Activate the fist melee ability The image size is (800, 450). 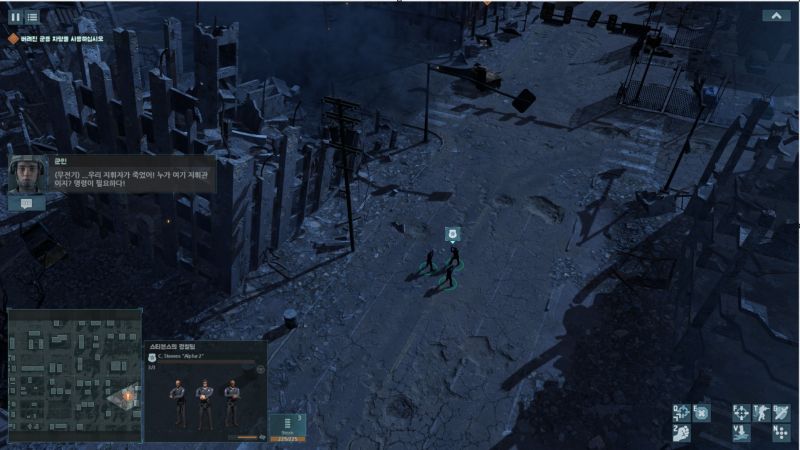point(682,432)
